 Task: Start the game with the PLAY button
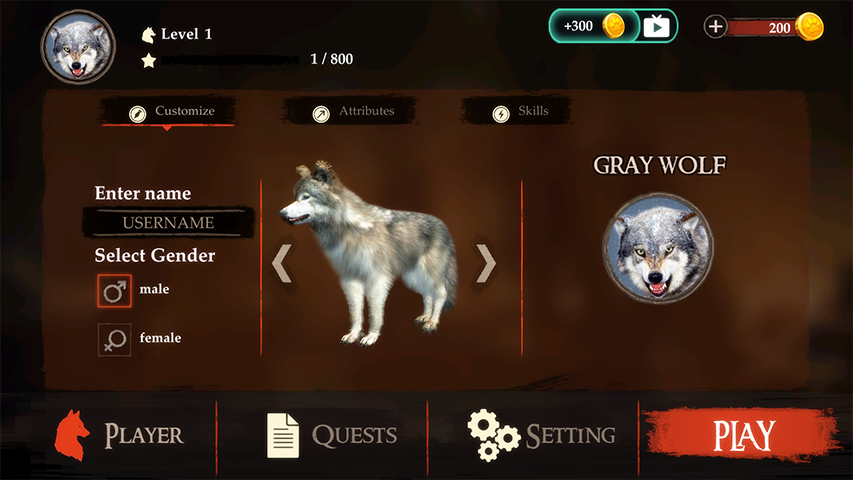(x=744, y=436)
